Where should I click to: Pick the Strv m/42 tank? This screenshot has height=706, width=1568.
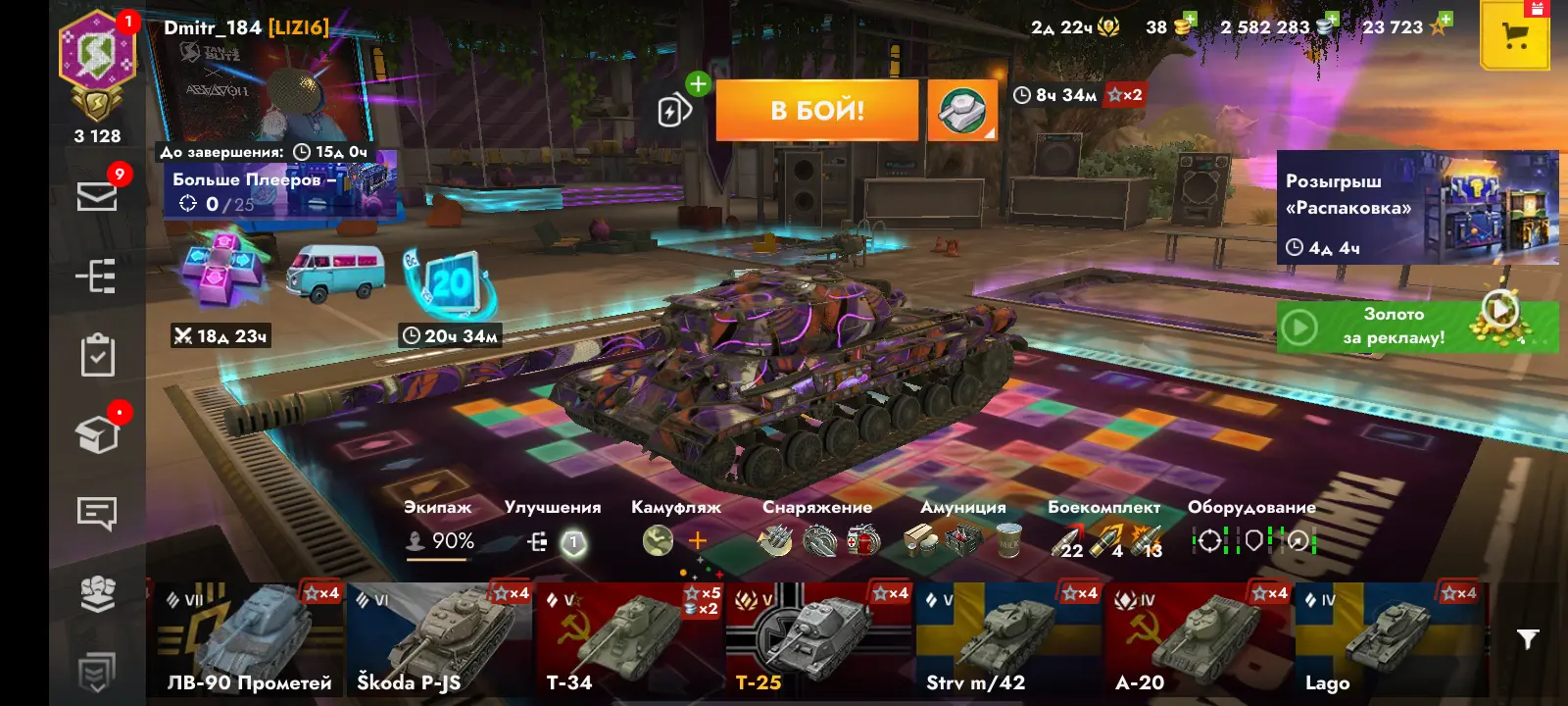[x=1008, y=639]
